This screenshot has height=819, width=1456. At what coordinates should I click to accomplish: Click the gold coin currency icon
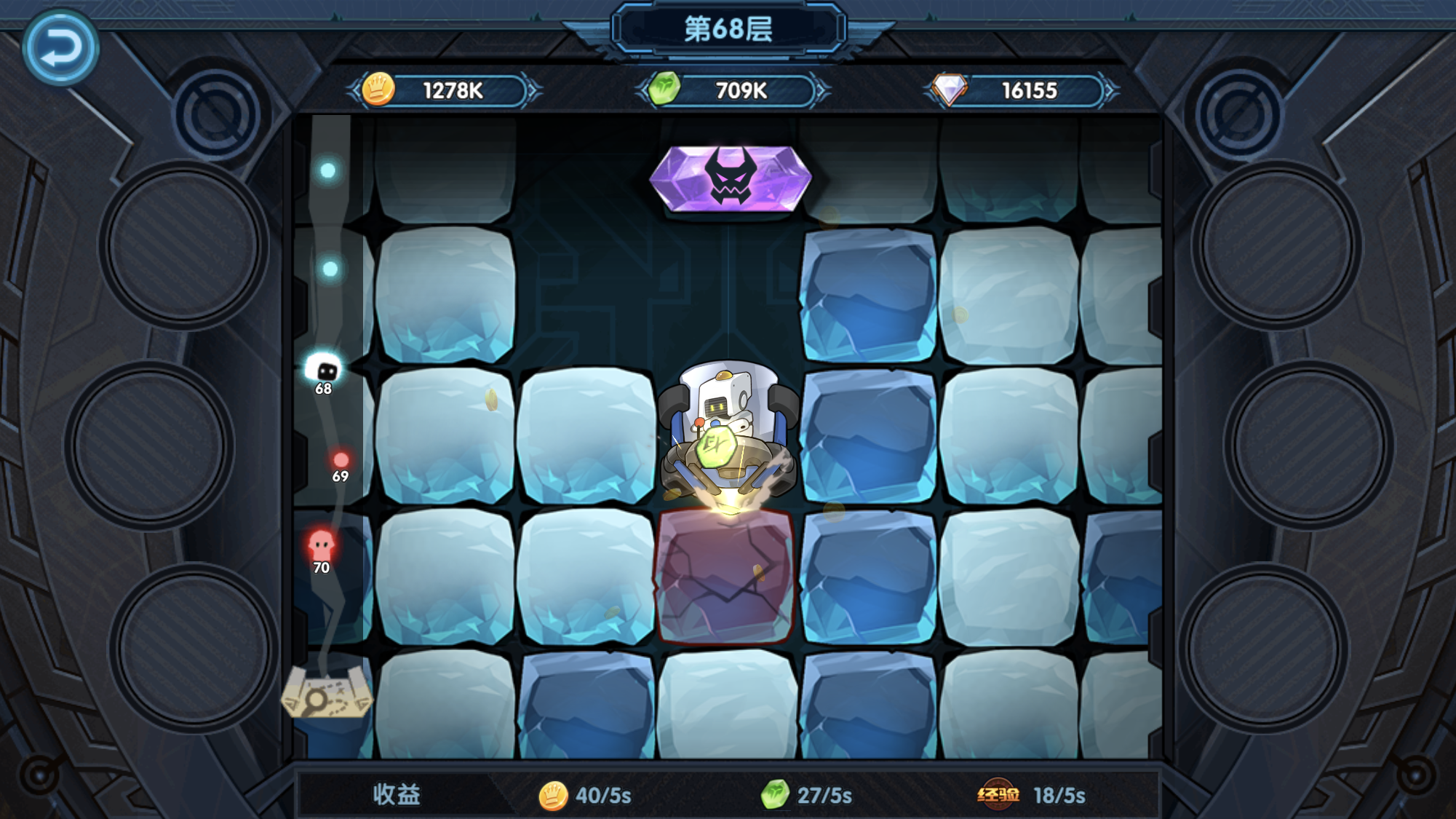(379, 88)
